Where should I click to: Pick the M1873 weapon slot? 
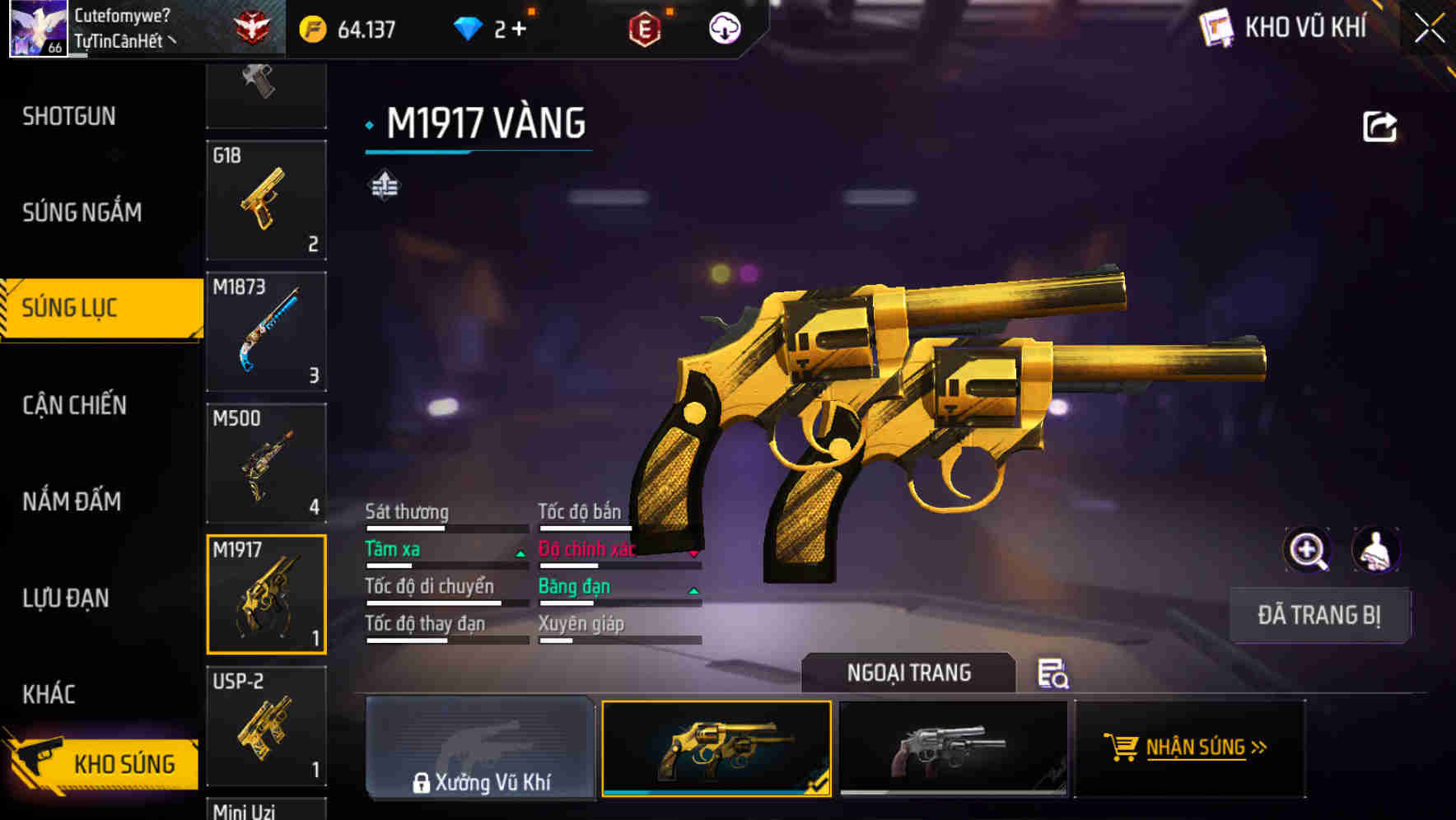click(x=266, y=331)
